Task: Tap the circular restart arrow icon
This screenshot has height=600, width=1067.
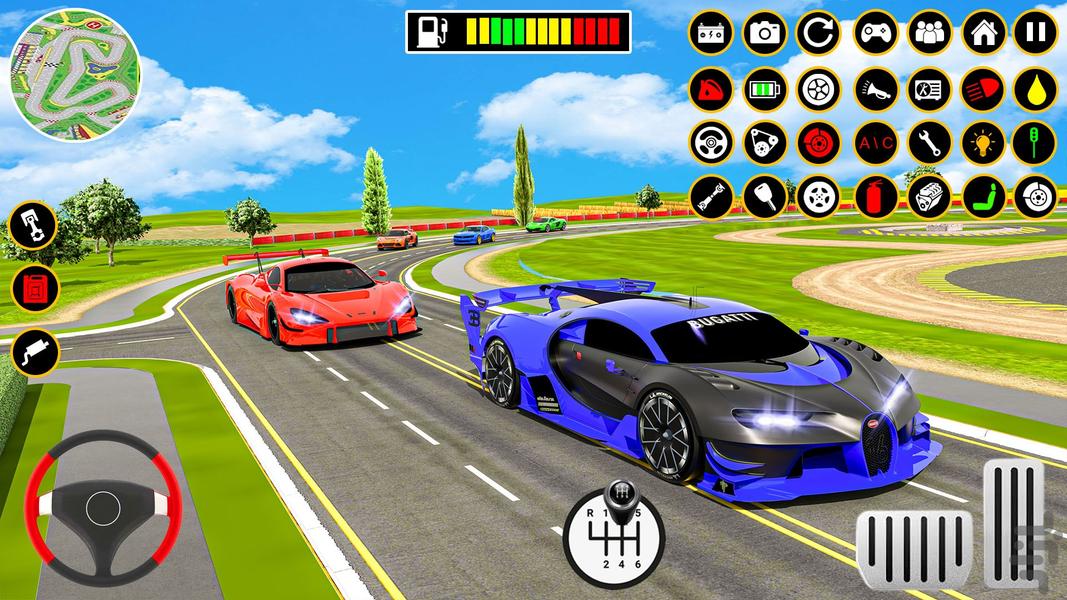Action: (818, 33)
